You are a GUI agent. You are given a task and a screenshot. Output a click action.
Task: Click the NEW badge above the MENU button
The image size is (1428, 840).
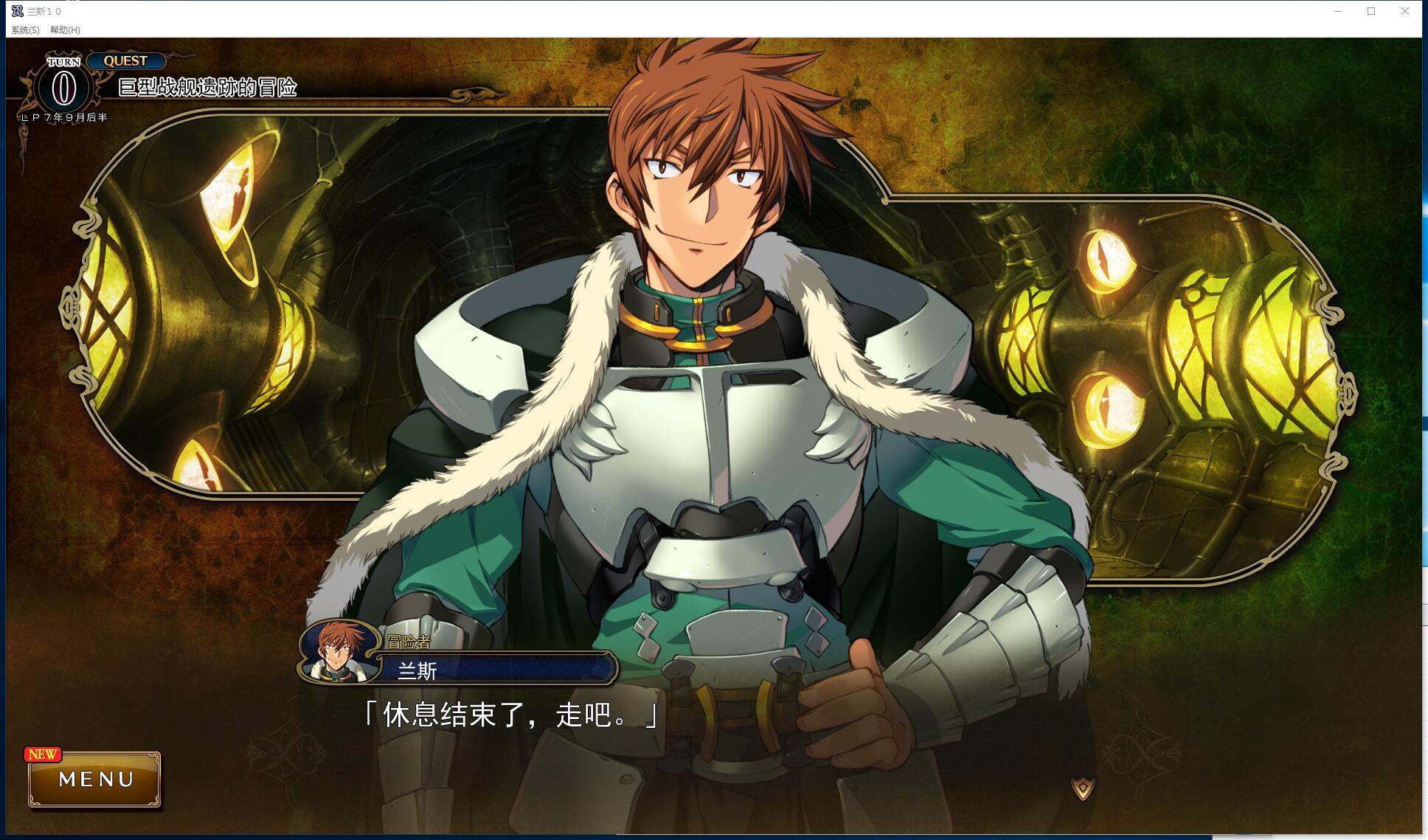coord(44,754)
